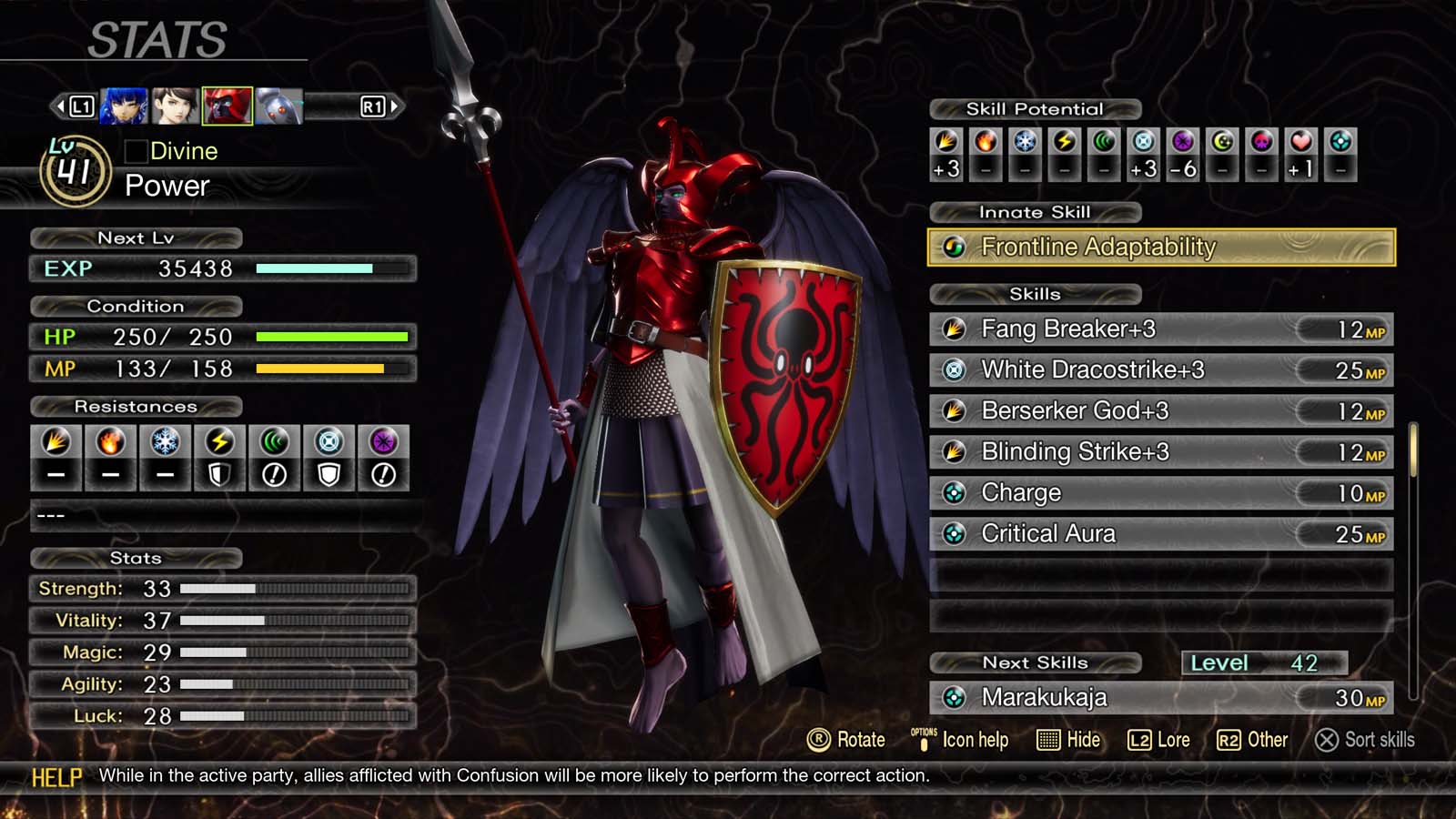Image resolution: width=1456 pixels, height=819 pixels.
Task: Expand the Next Skills section
Action: [1035, 663]
